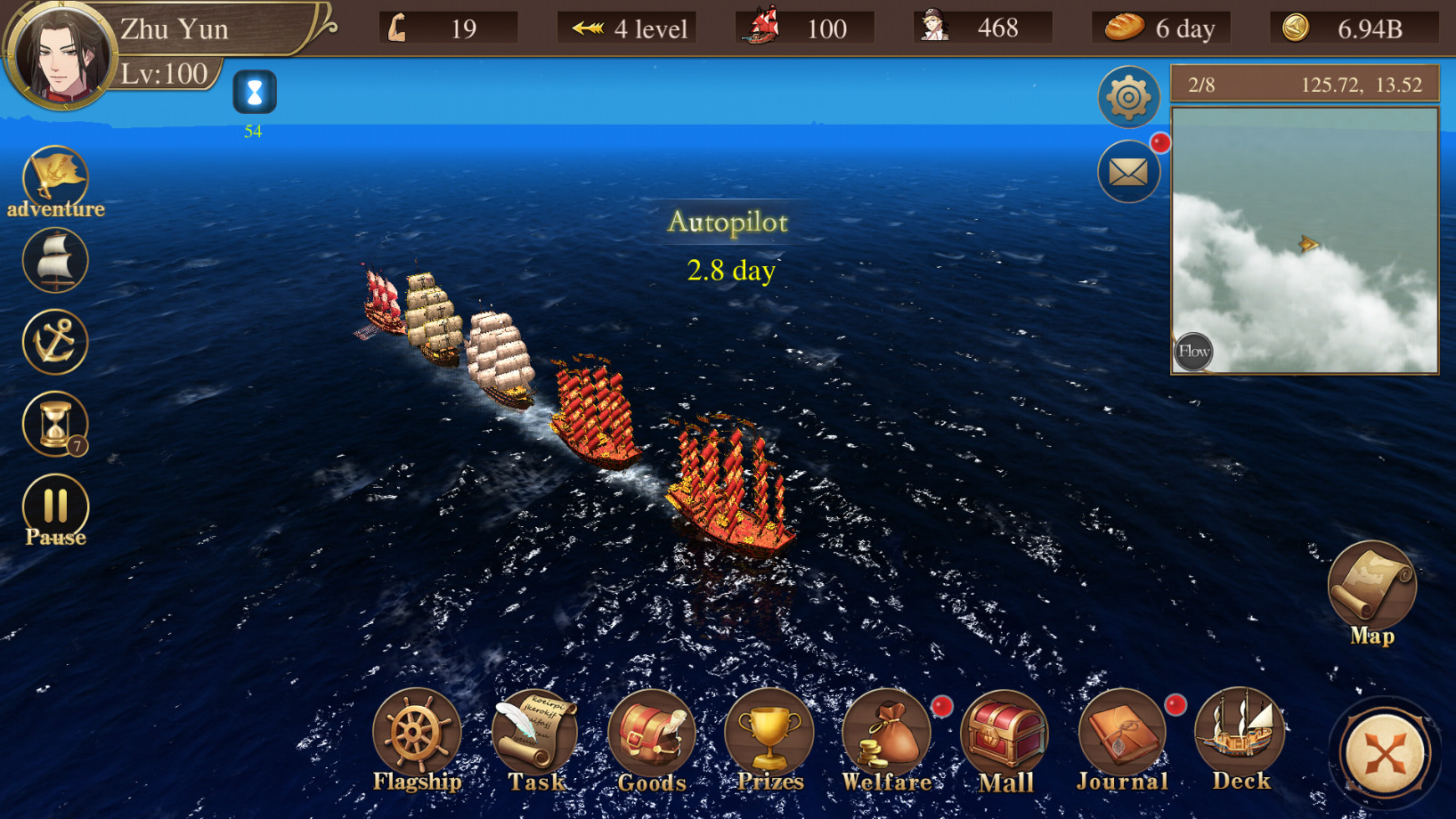Tap the blue hourglass item above the sidebar
This screenshot has height=819, width=1456.
point(254,93)
